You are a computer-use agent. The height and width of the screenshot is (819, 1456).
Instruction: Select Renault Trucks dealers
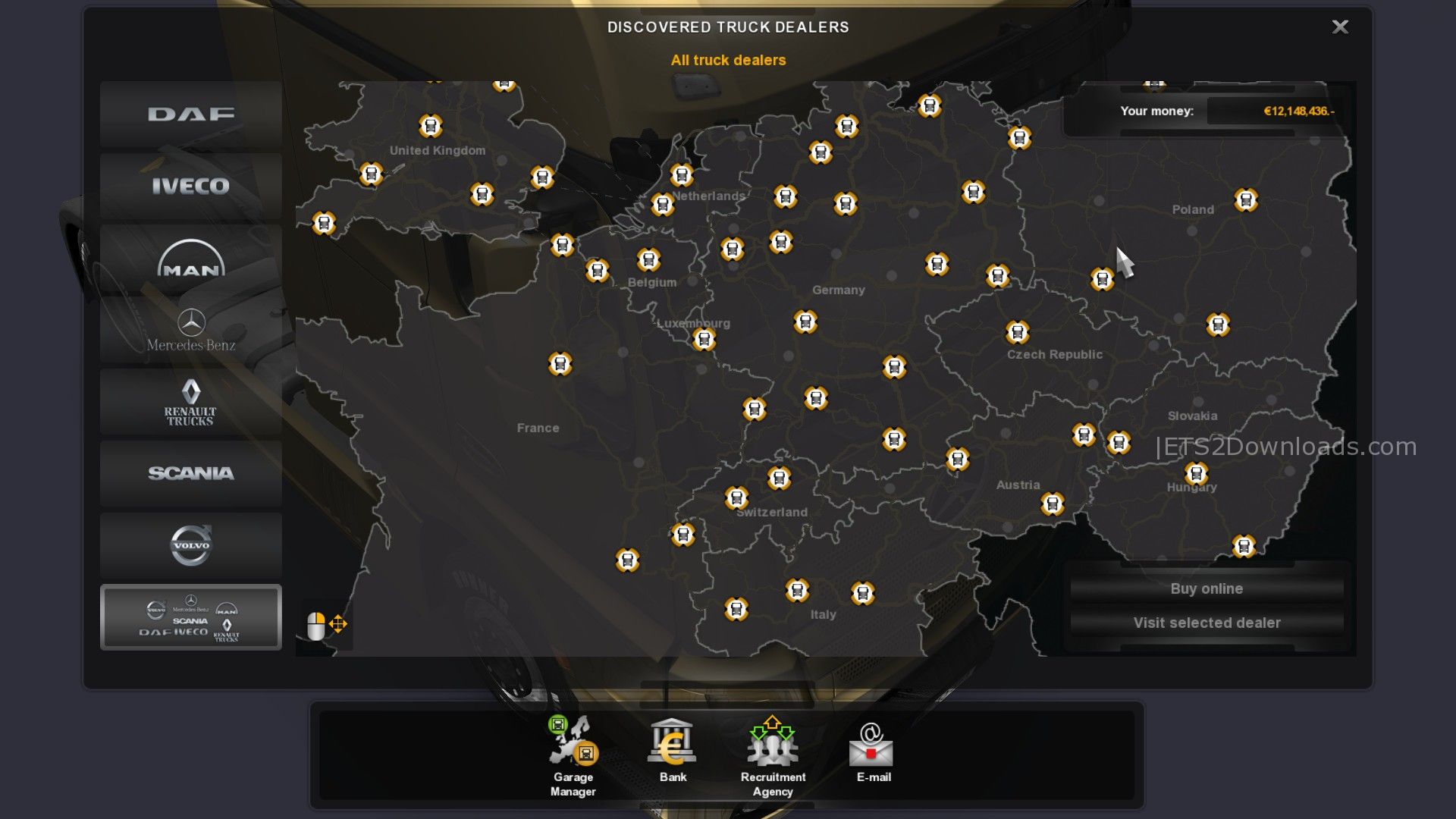190,402
